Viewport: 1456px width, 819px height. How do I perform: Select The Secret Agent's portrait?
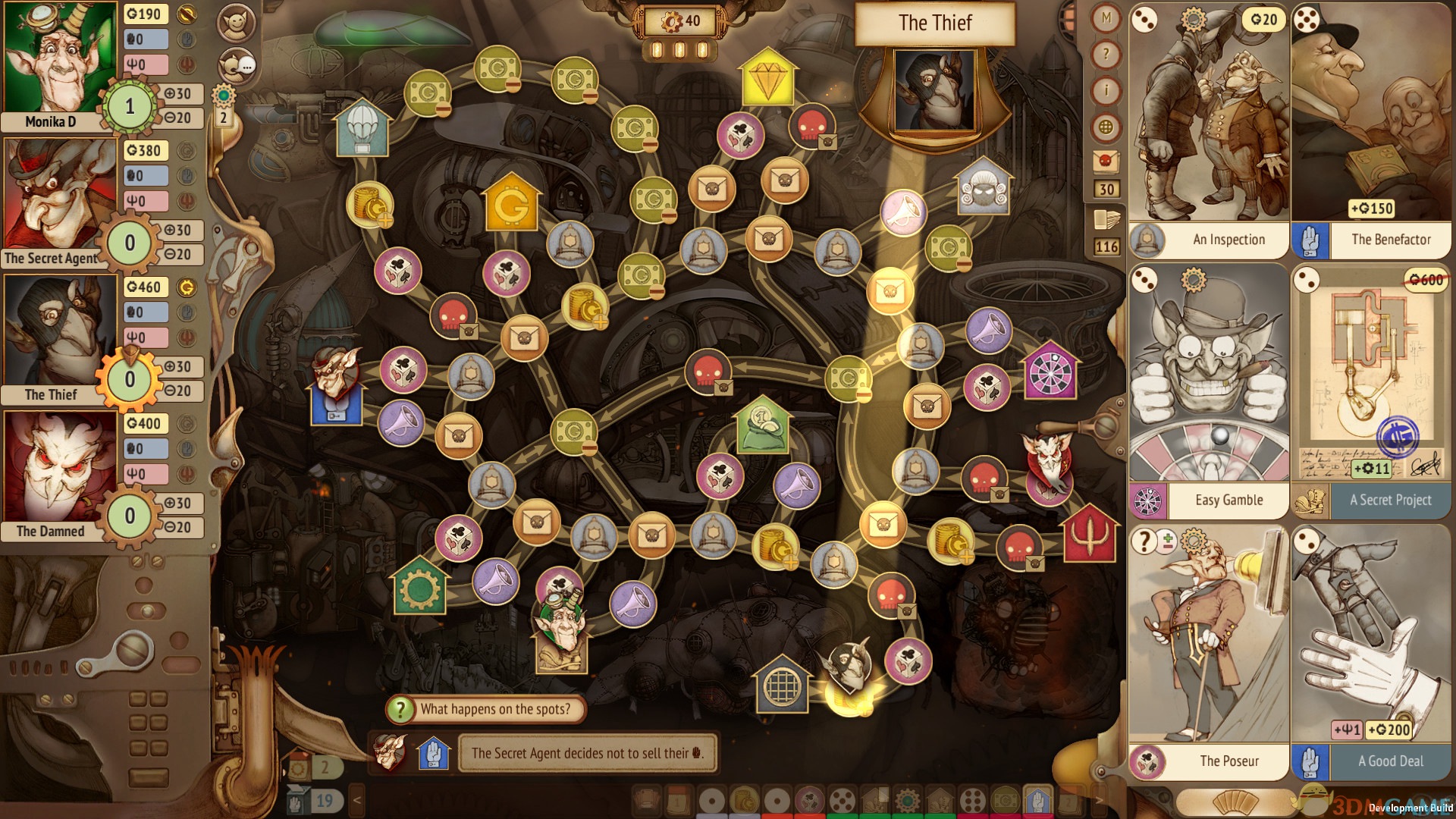[61, 196]
